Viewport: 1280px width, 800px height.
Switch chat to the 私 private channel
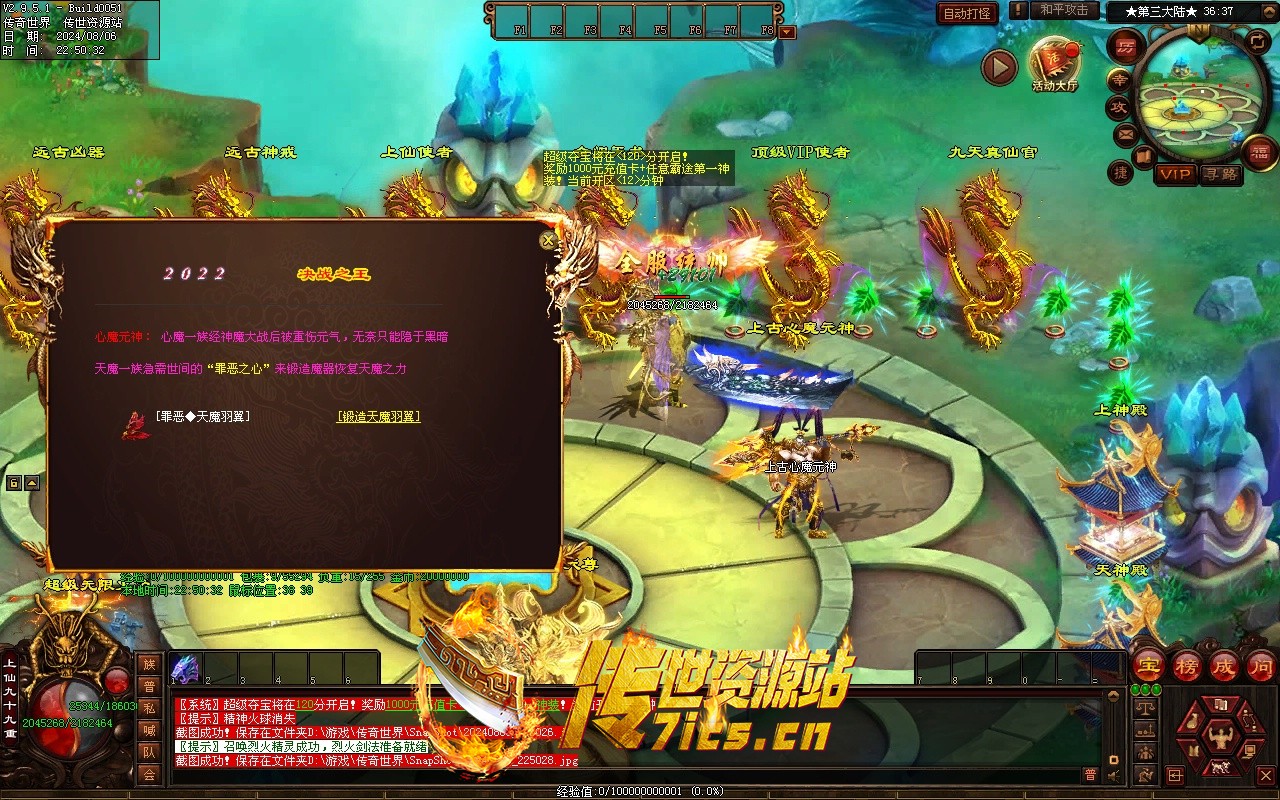pos(149,708)
